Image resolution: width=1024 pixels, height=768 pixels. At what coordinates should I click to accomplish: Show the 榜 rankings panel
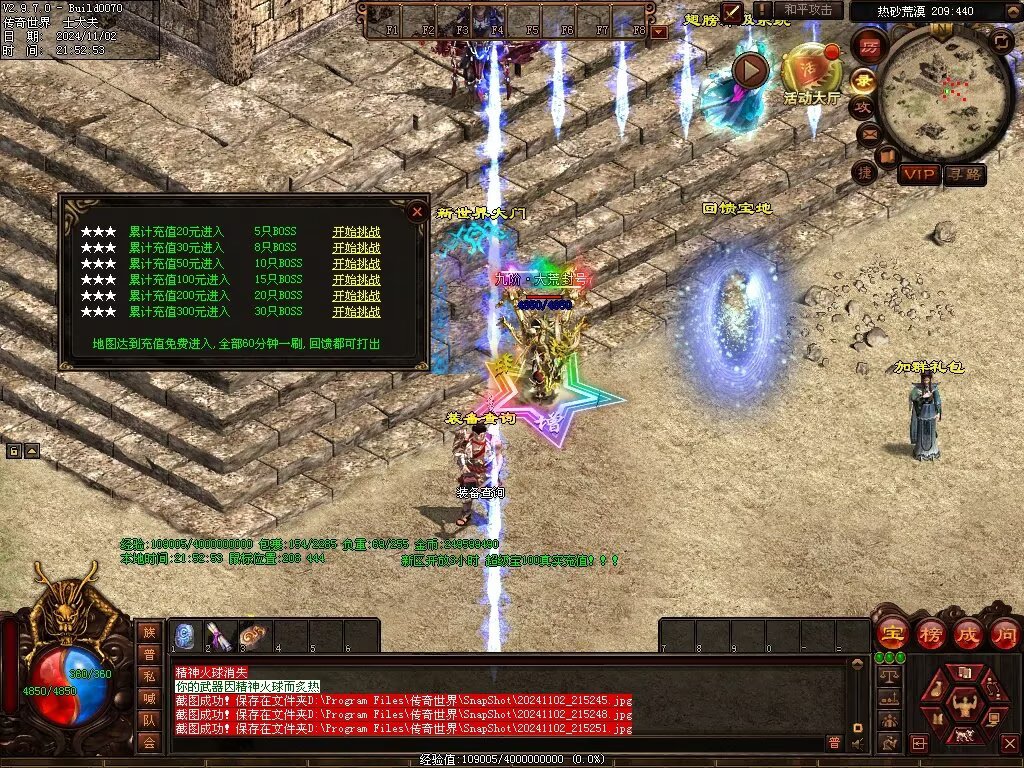[x=929, y=634]
